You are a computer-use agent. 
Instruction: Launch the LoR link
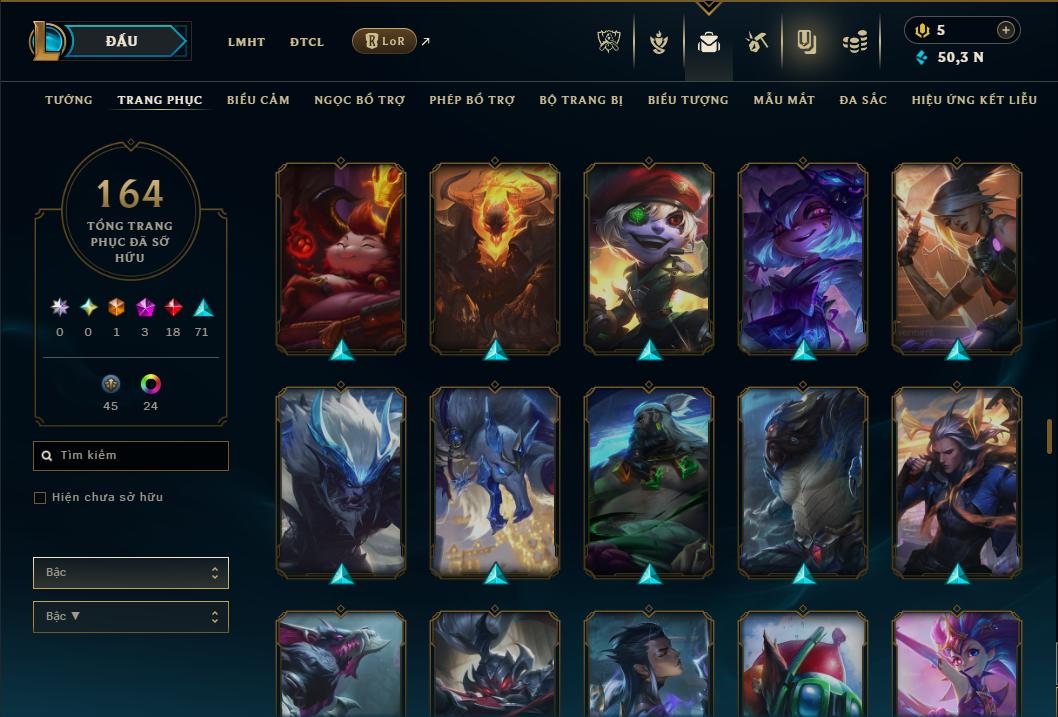click(x=385, y=41)
